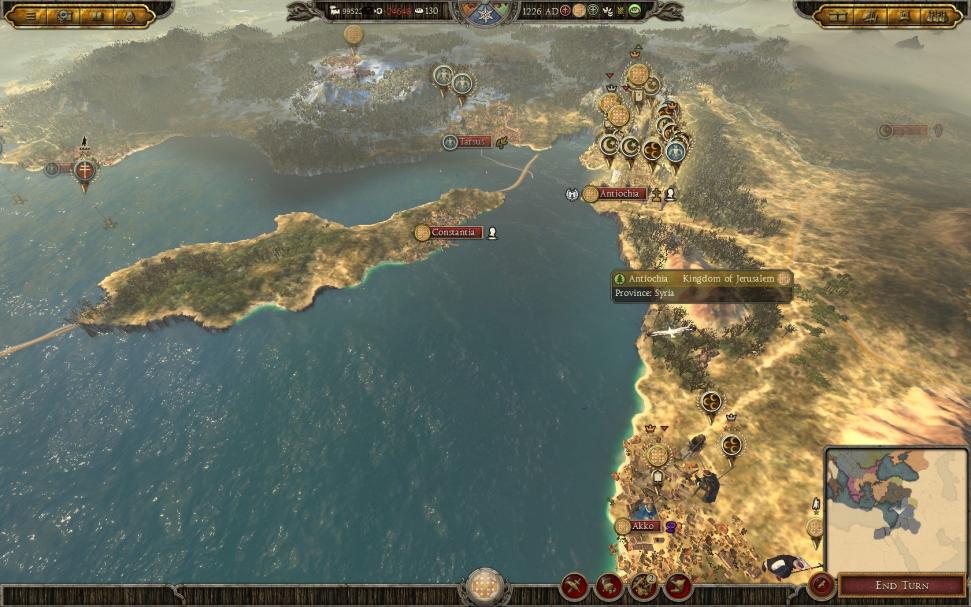Click the campaign minimap
The image size is (971, 607).
(895, 510)
